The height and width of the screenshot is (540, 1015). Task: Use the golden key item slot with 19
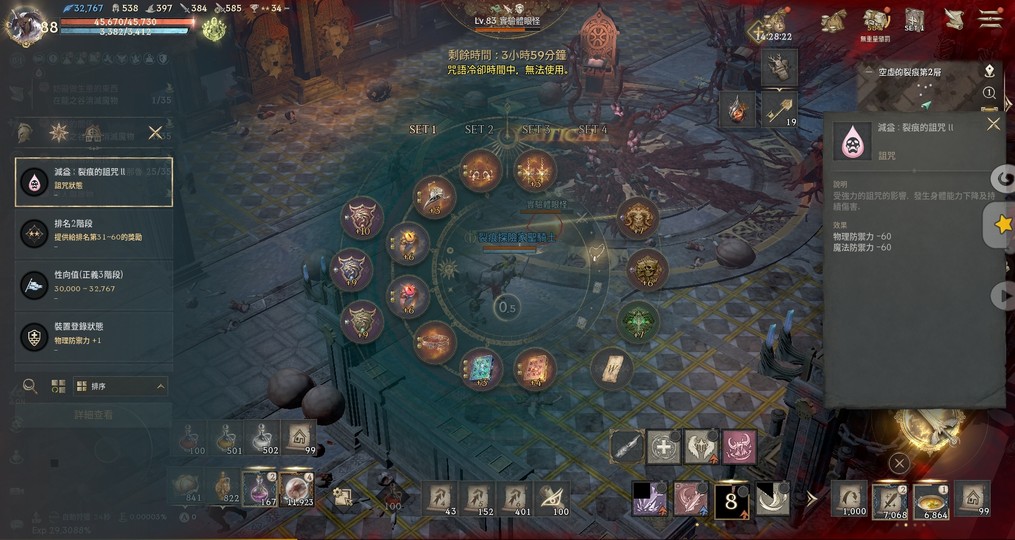[780, 109]
